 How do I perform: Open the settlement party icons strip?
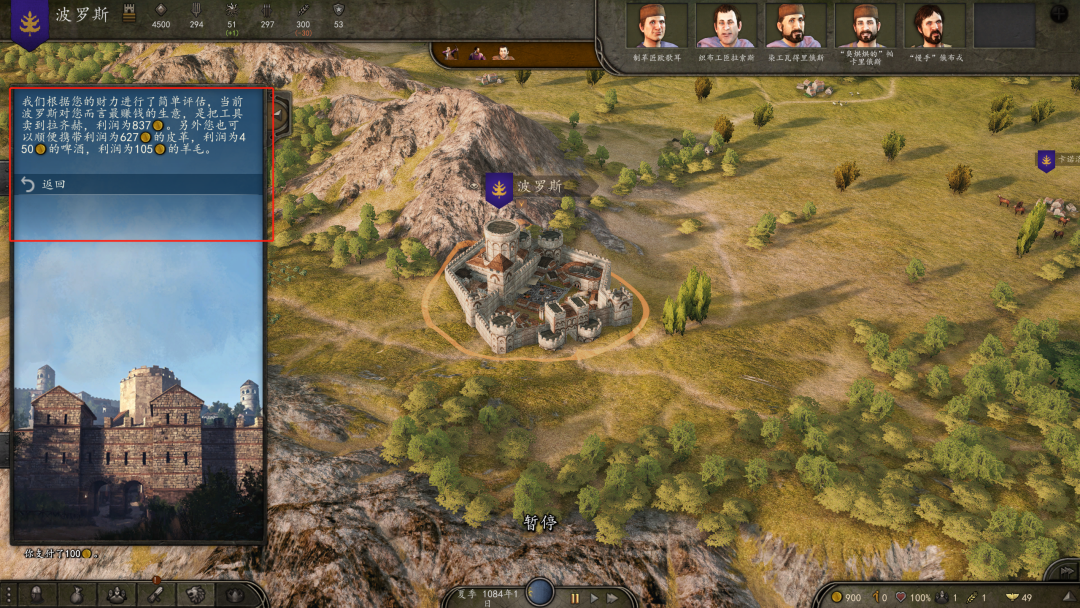477,52
